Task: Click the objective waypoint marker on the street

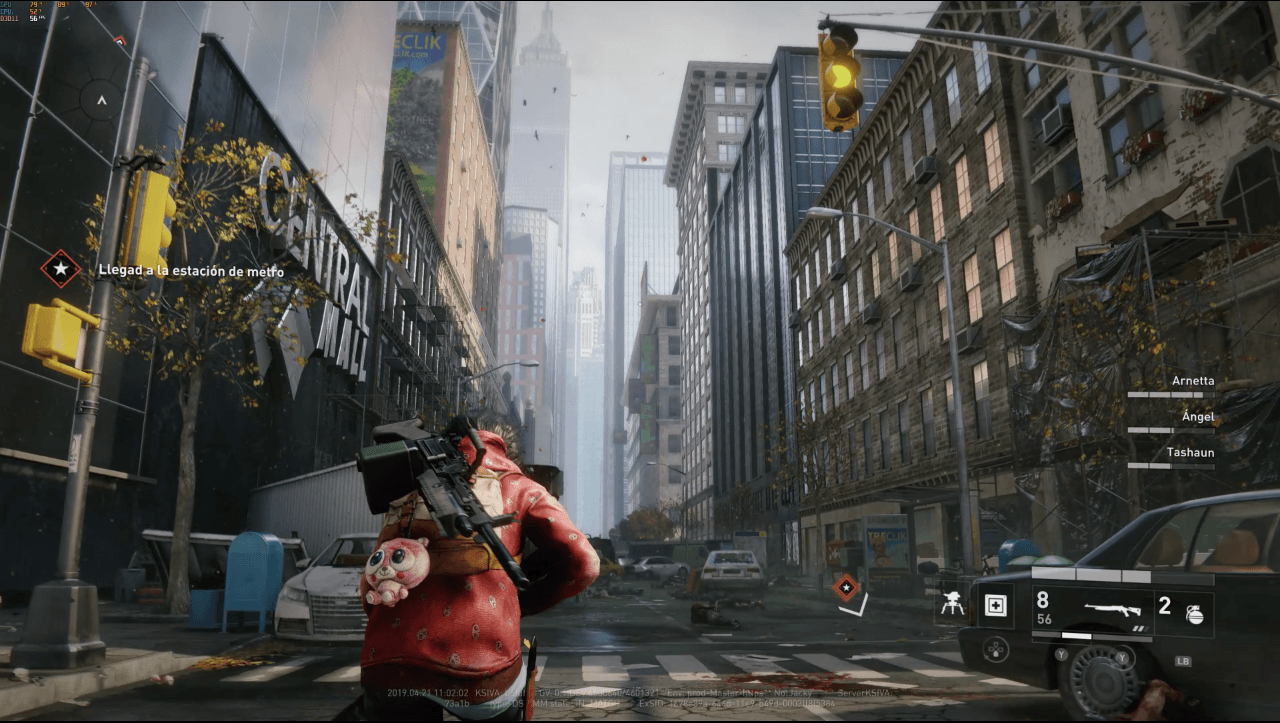Action: [x=846, y=586]
